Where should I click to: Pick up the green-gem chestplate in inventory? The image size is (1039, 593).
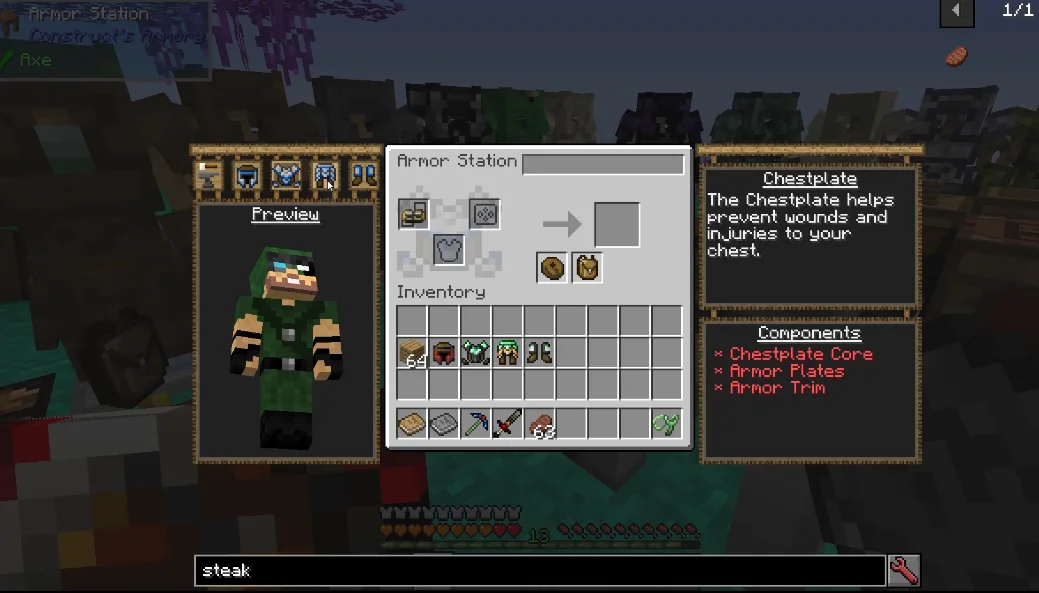pos(476,353)
